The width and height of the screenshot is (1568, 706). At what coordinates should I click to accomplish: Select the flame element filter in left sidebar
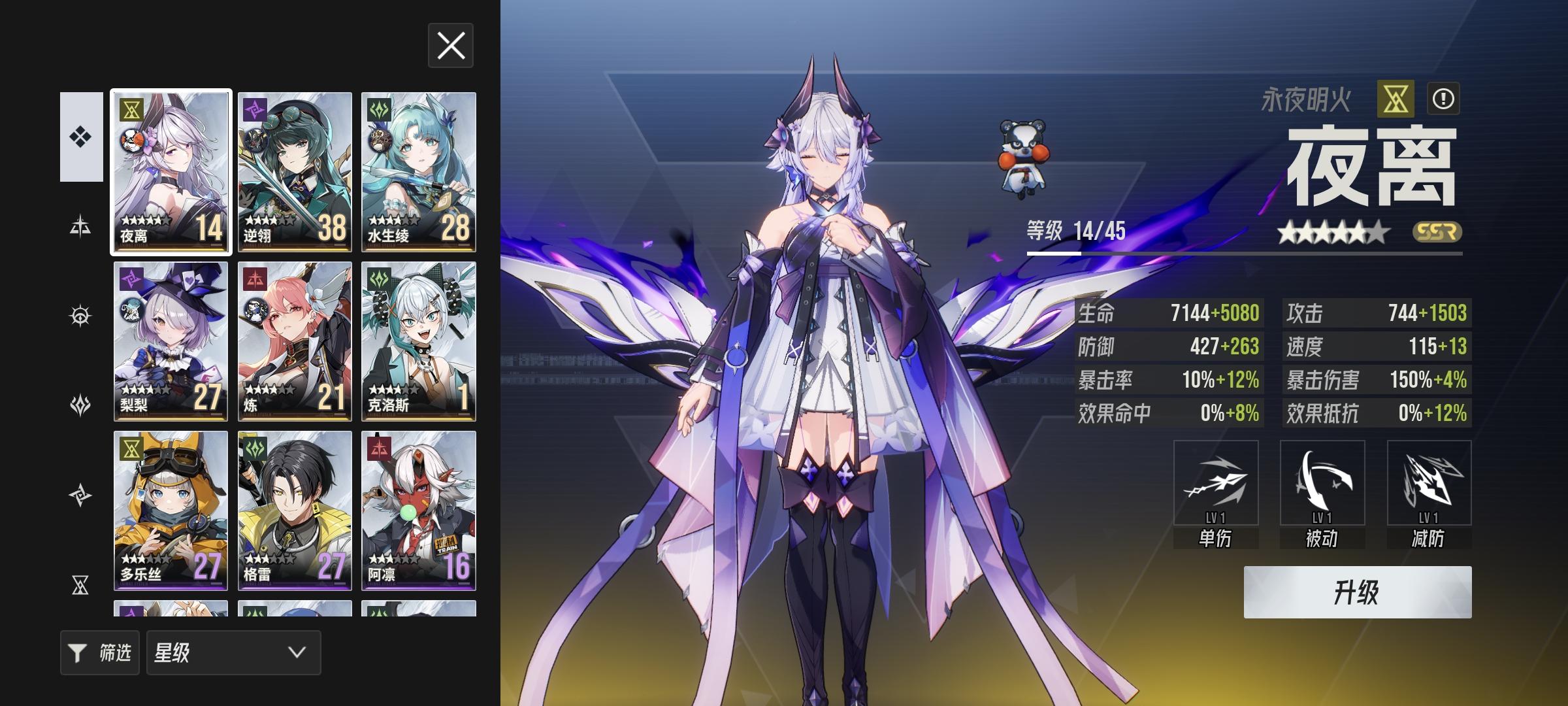(80, 406)
